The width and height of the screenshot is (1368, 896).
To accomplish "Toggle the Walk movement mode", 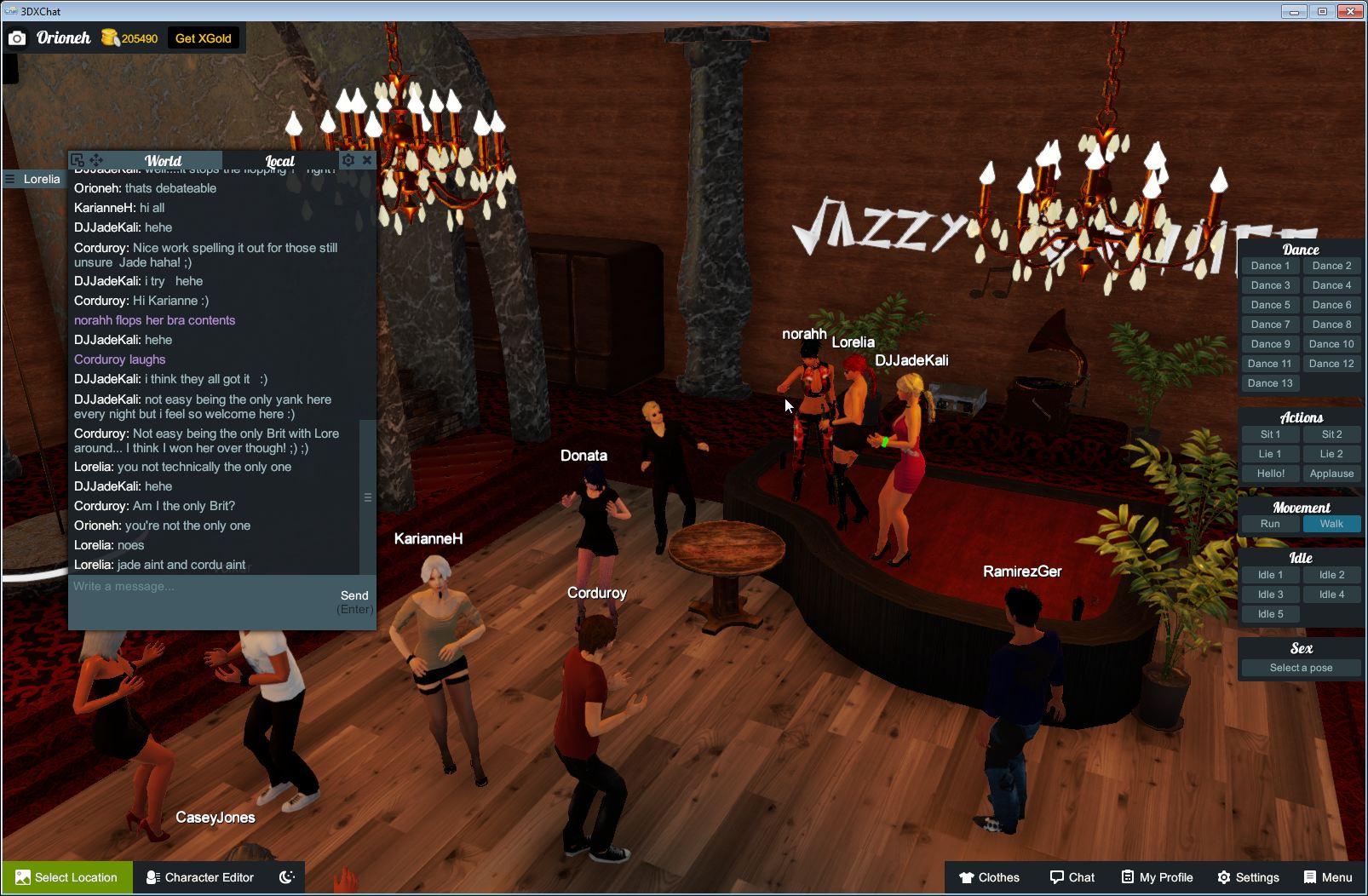I will [1331, 524].
